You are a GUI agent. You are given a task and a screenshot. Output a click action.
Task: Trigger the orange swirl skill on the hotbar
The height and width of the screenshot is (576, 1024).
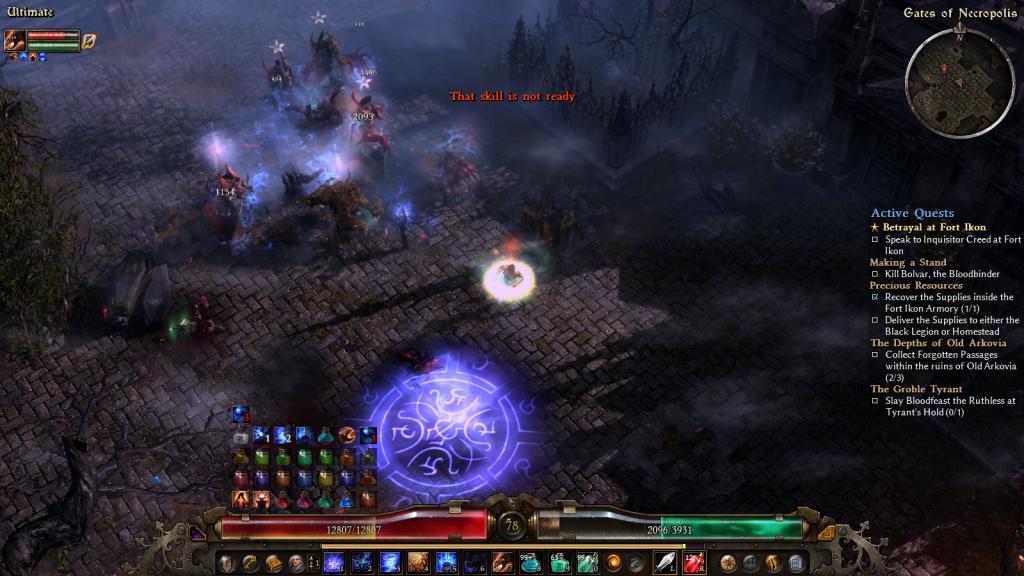[615, 563]
